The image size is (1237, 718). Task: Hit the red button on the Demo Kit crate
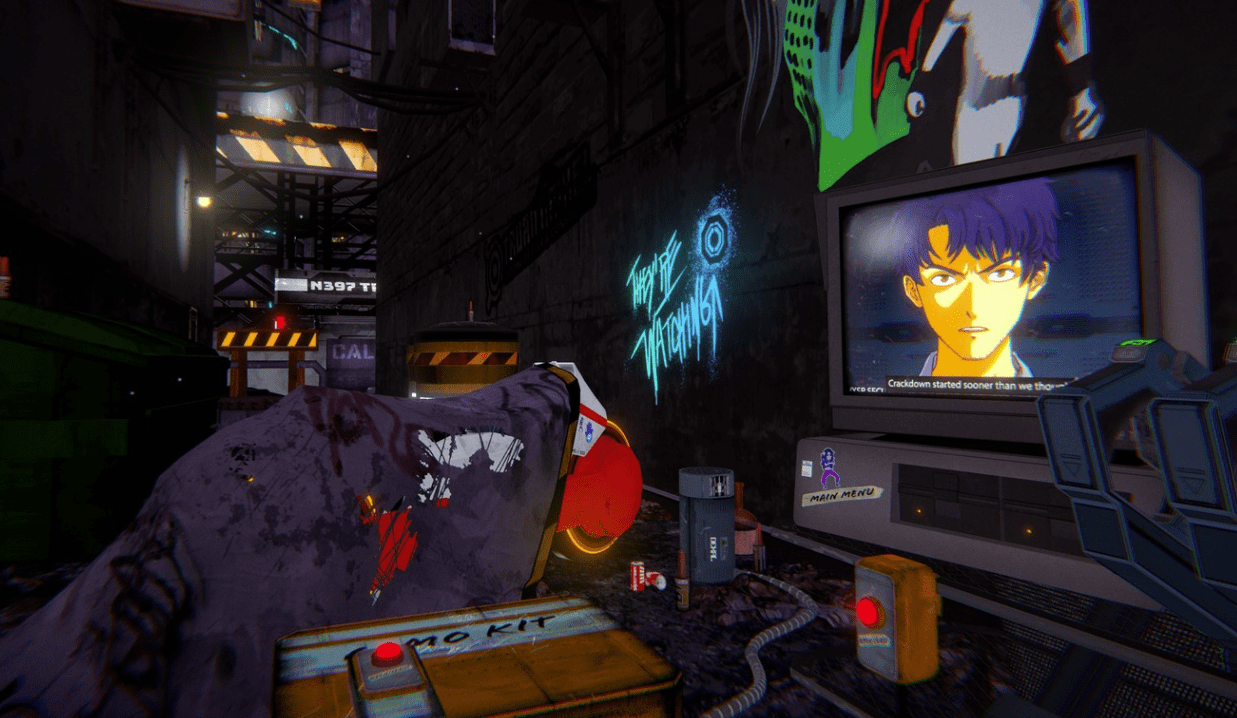(x=387, y=655)
